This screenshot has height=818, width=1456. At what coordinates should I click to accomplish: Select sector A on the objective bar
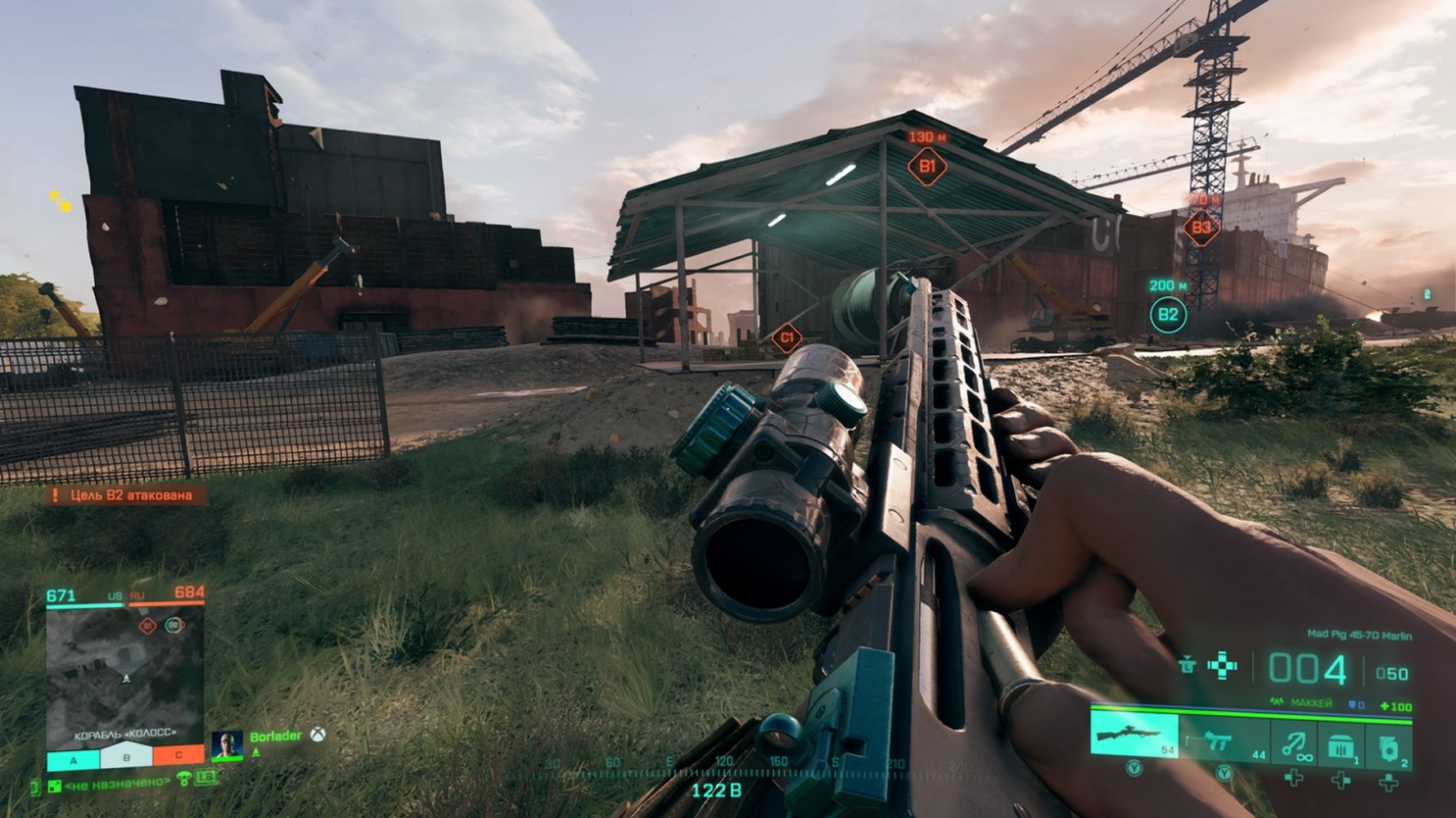point(73,760)
